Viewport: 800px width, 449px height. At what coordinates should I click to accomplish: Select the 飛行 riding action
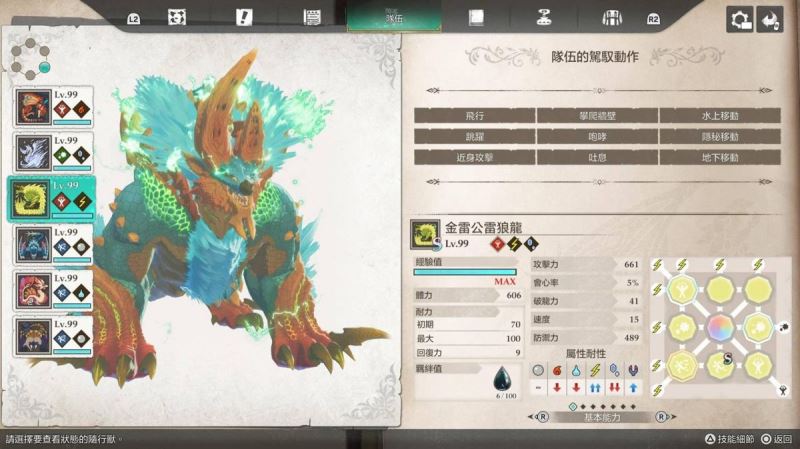[474, 115]
